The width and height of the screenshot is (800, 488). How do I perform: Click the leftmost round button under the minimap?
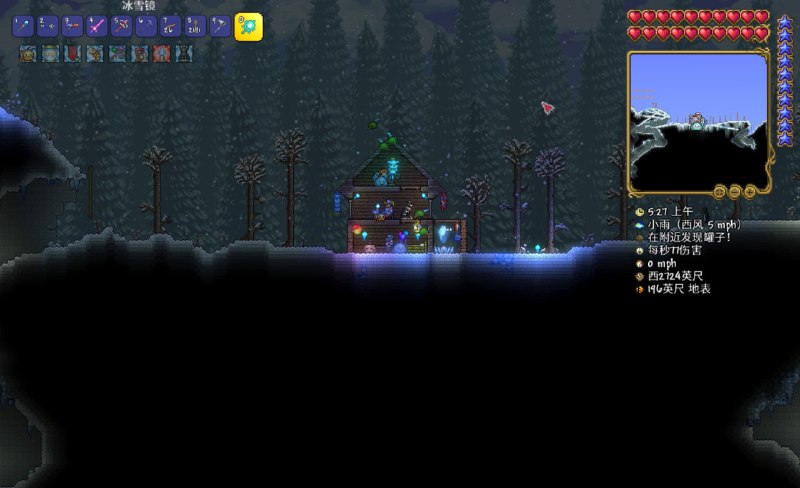(x=719, y=190)
